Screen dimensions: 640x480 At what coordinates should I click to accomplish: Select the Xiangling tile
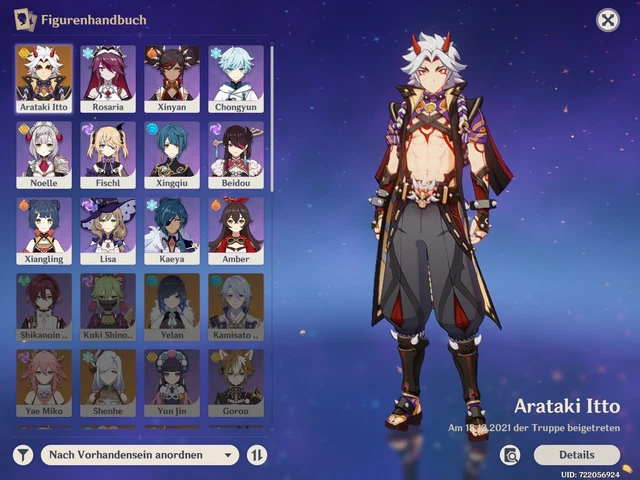pos(44,230)
